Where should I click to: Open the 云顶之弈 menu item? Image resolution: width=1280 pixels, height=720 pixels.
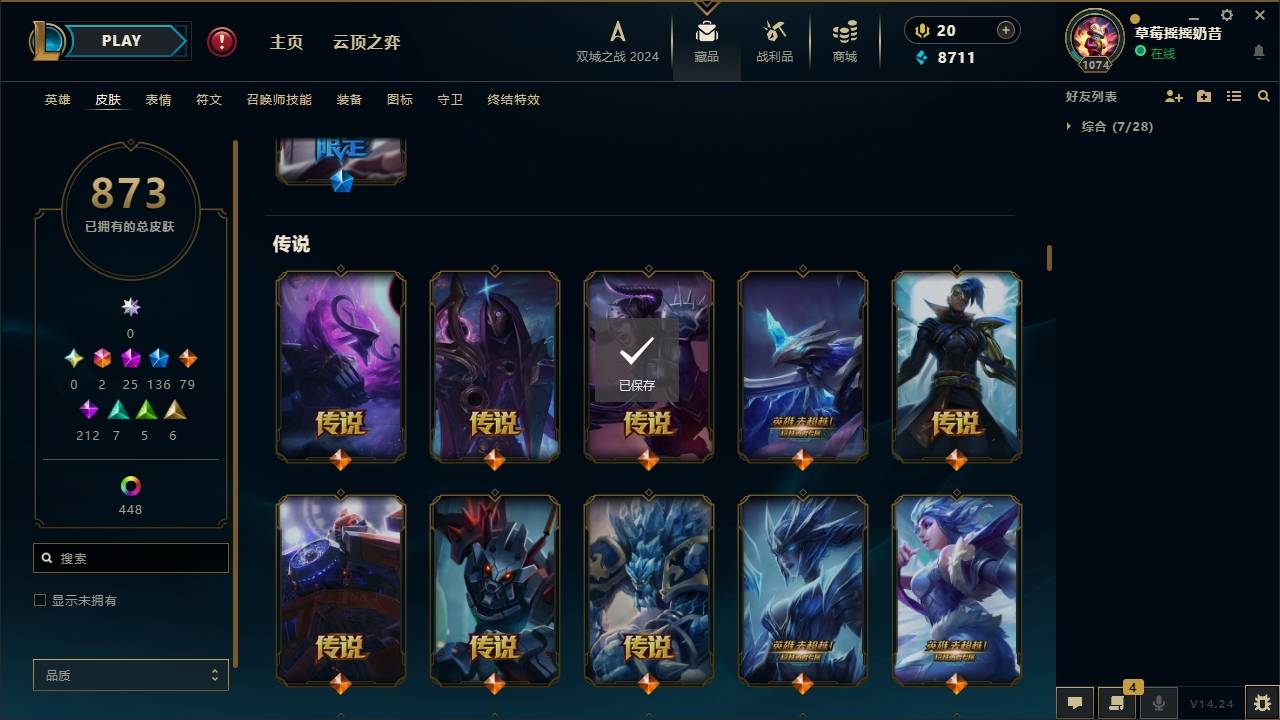[366, 42]
